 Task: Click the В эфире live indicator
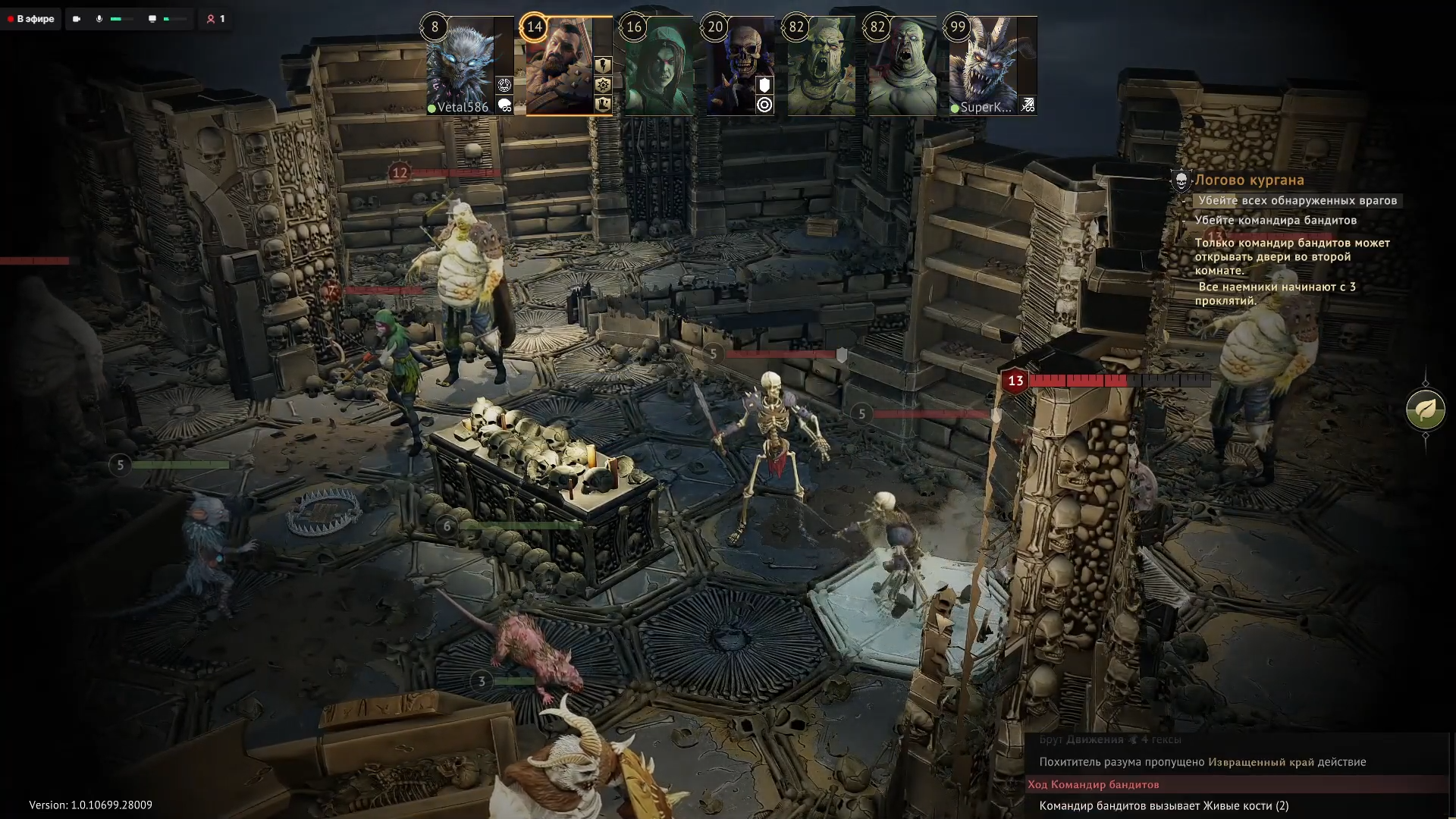[32, 19]
